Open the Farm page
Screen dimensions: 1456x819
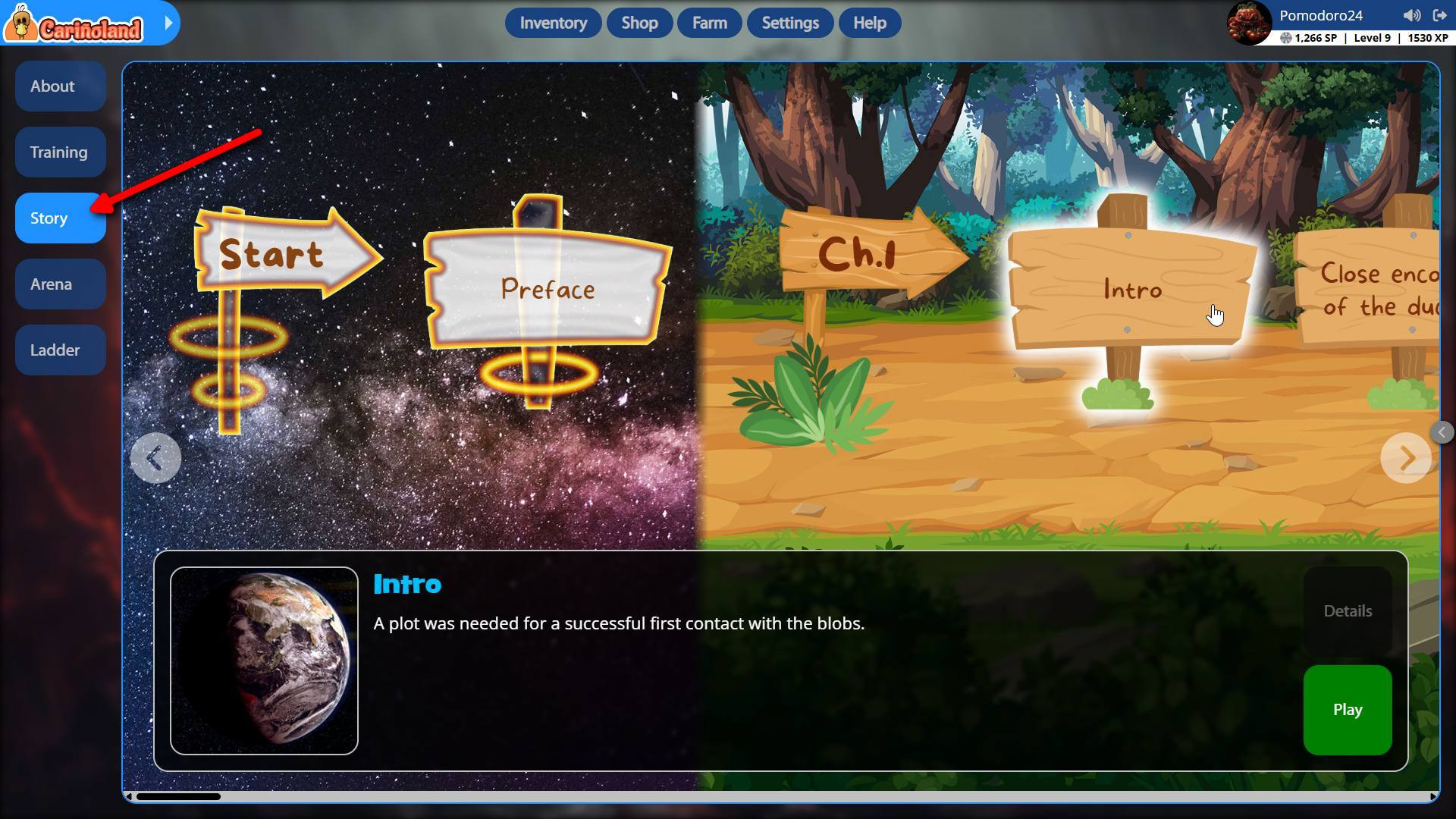point(709,23)
